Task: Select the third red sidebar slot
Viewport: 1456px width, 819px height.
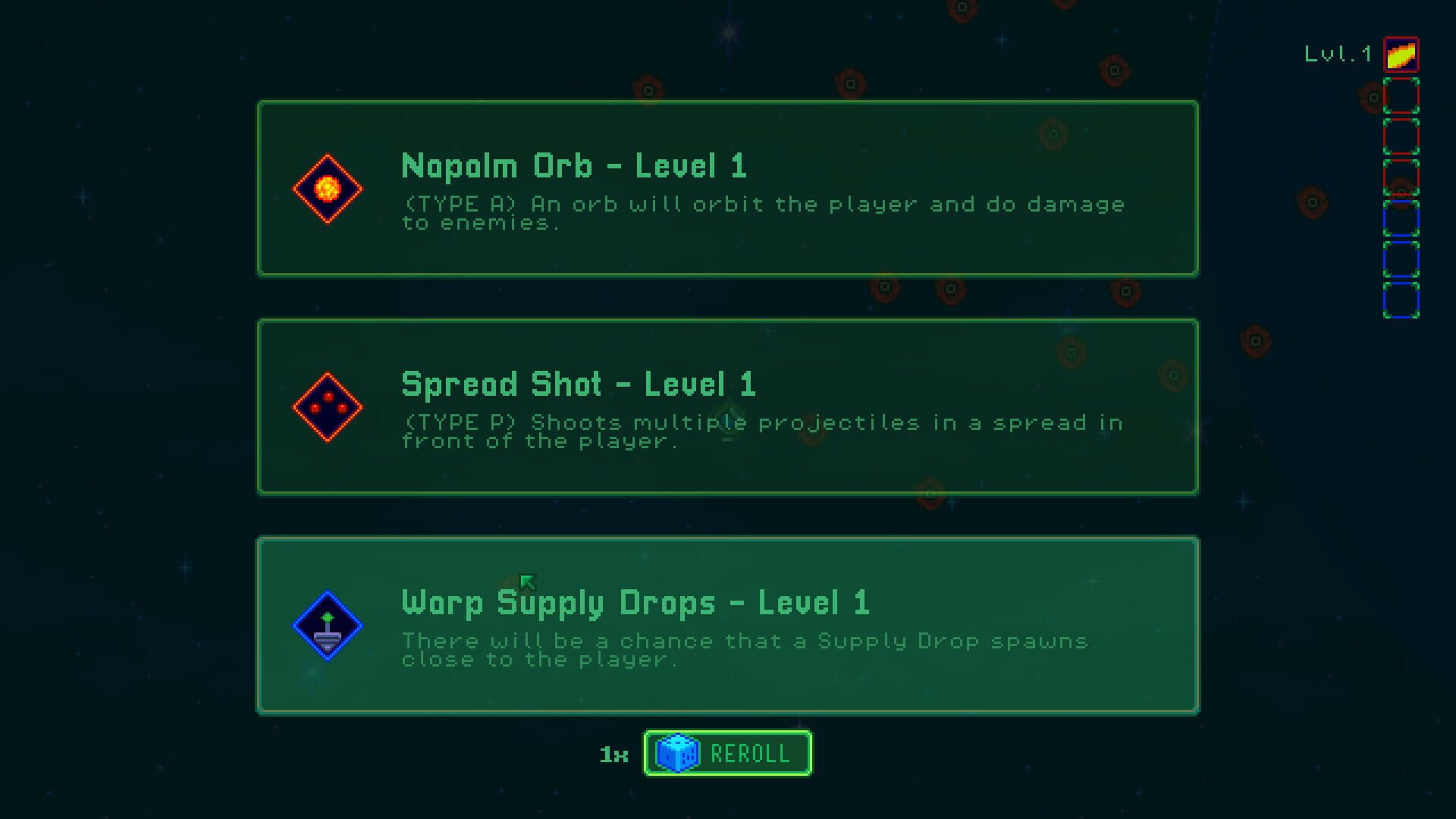Action: click(x=1401, y=177)
